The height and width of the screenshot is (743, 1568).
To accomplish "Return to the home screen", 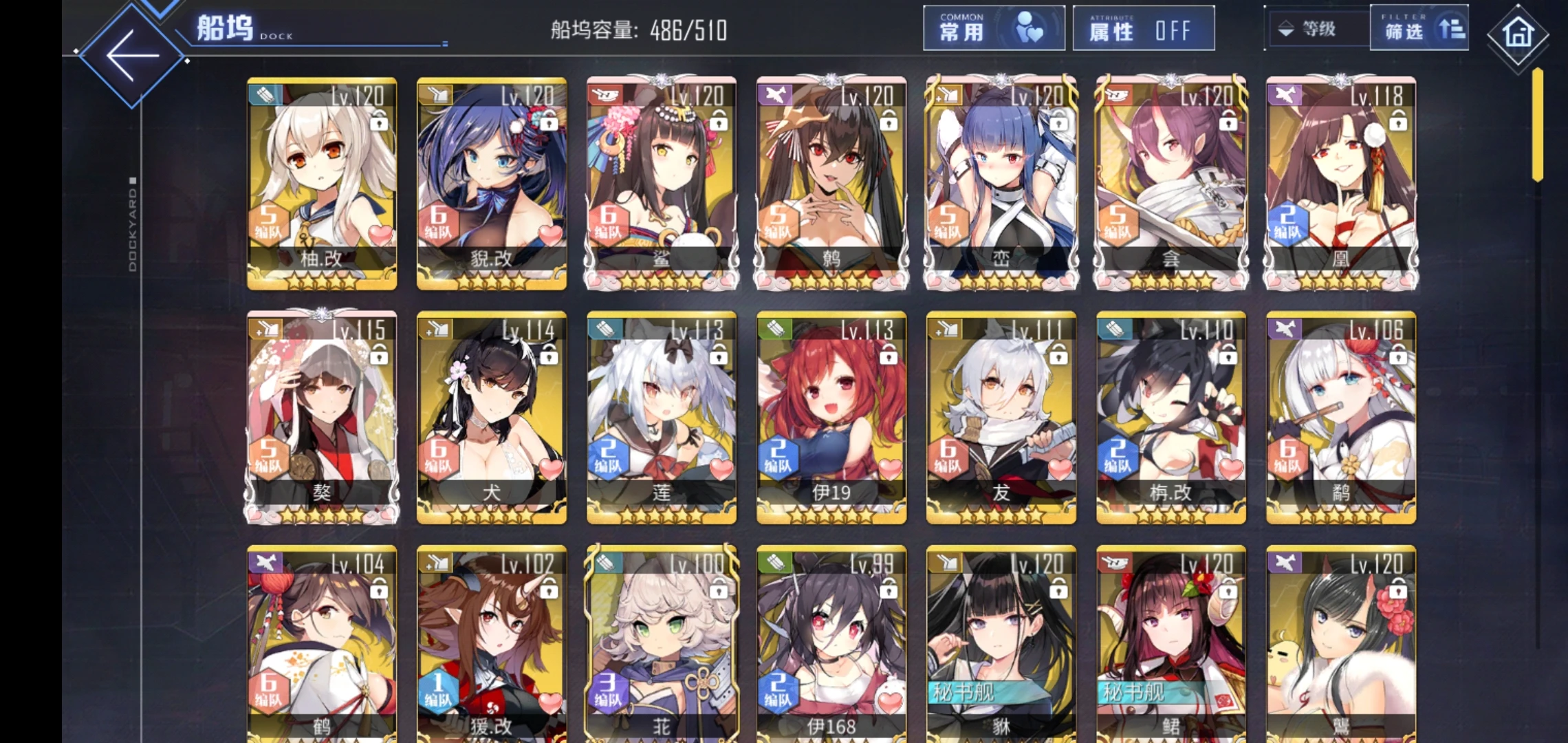I will tap(1518, 34).
